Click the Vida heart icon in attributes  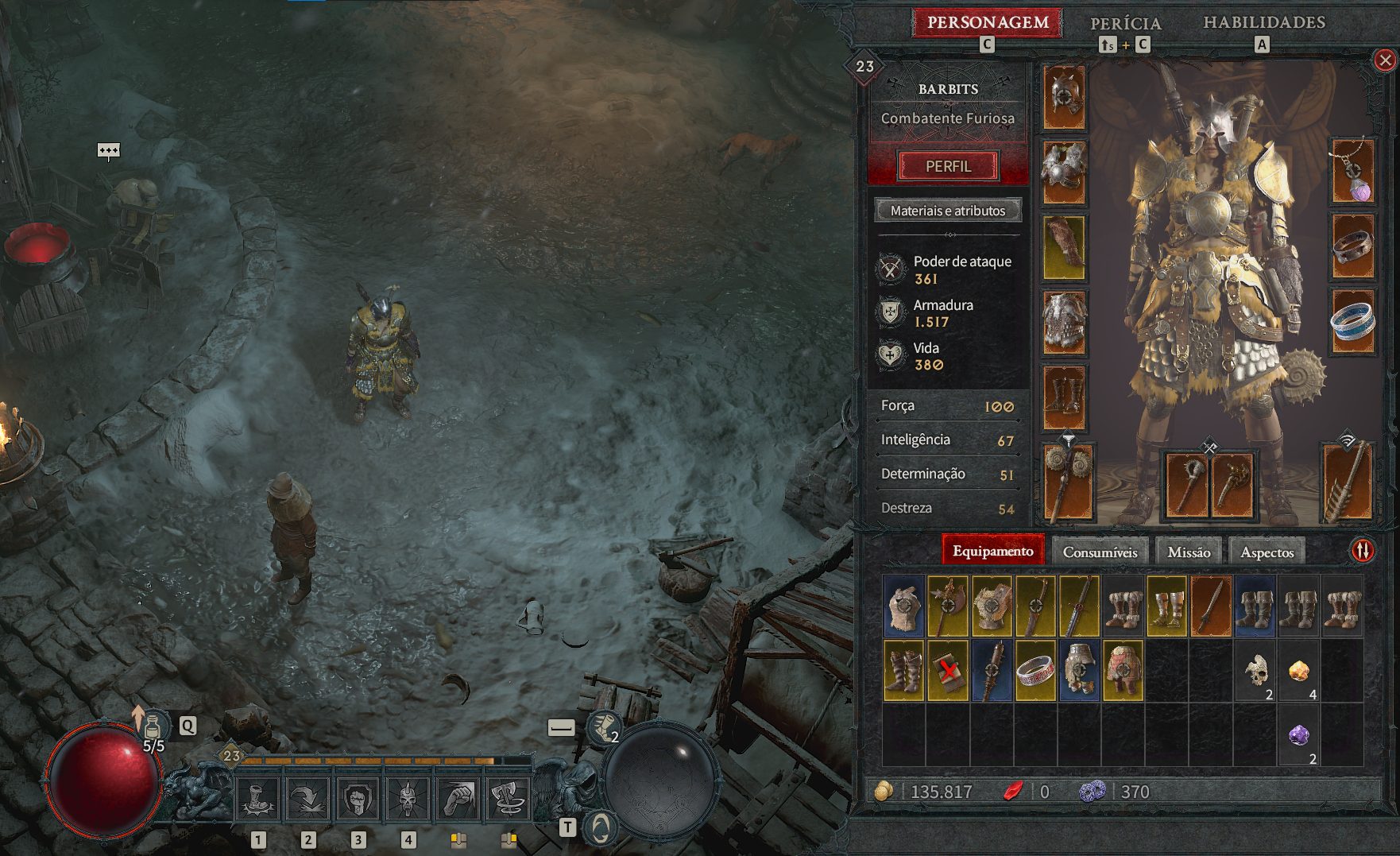point(890,355)
